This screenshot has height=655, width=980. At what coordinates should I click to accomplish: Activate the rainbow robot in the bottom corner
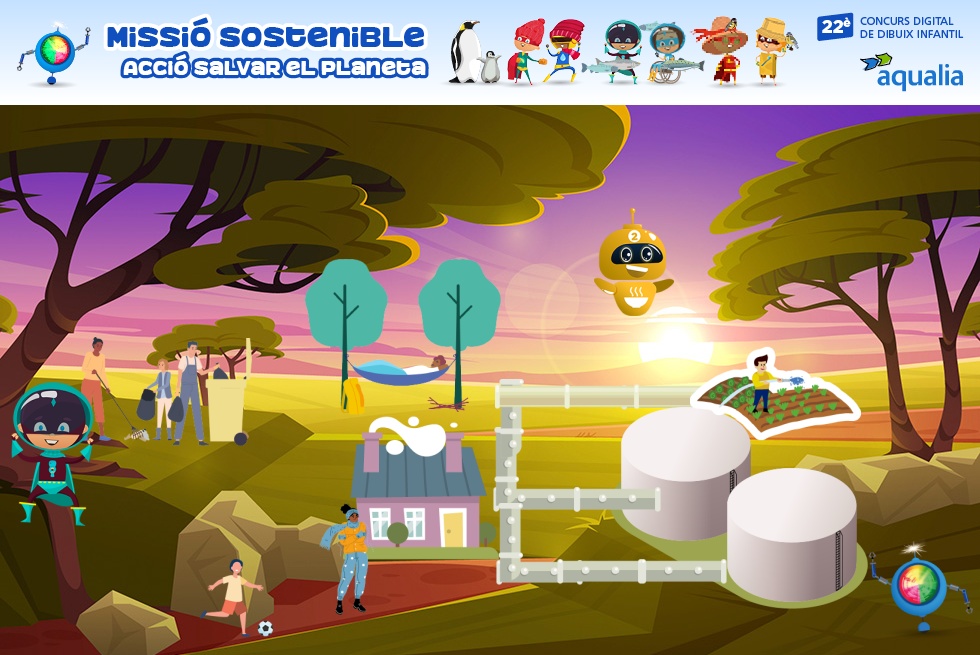click(x=918, y=590)
